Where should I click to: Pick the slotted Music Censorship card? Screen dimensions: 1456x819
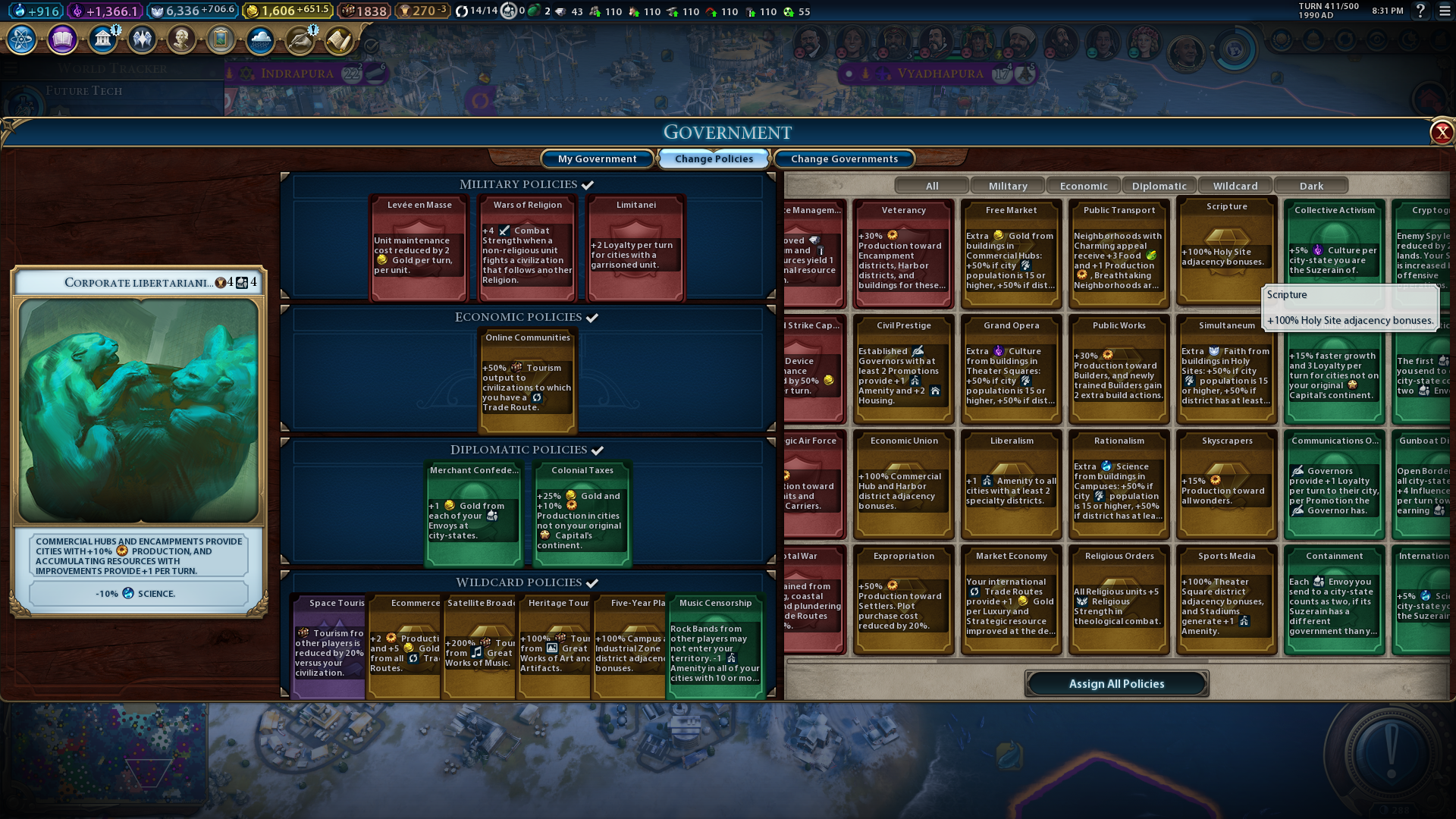pyautogui.click(x=715, y=646)
